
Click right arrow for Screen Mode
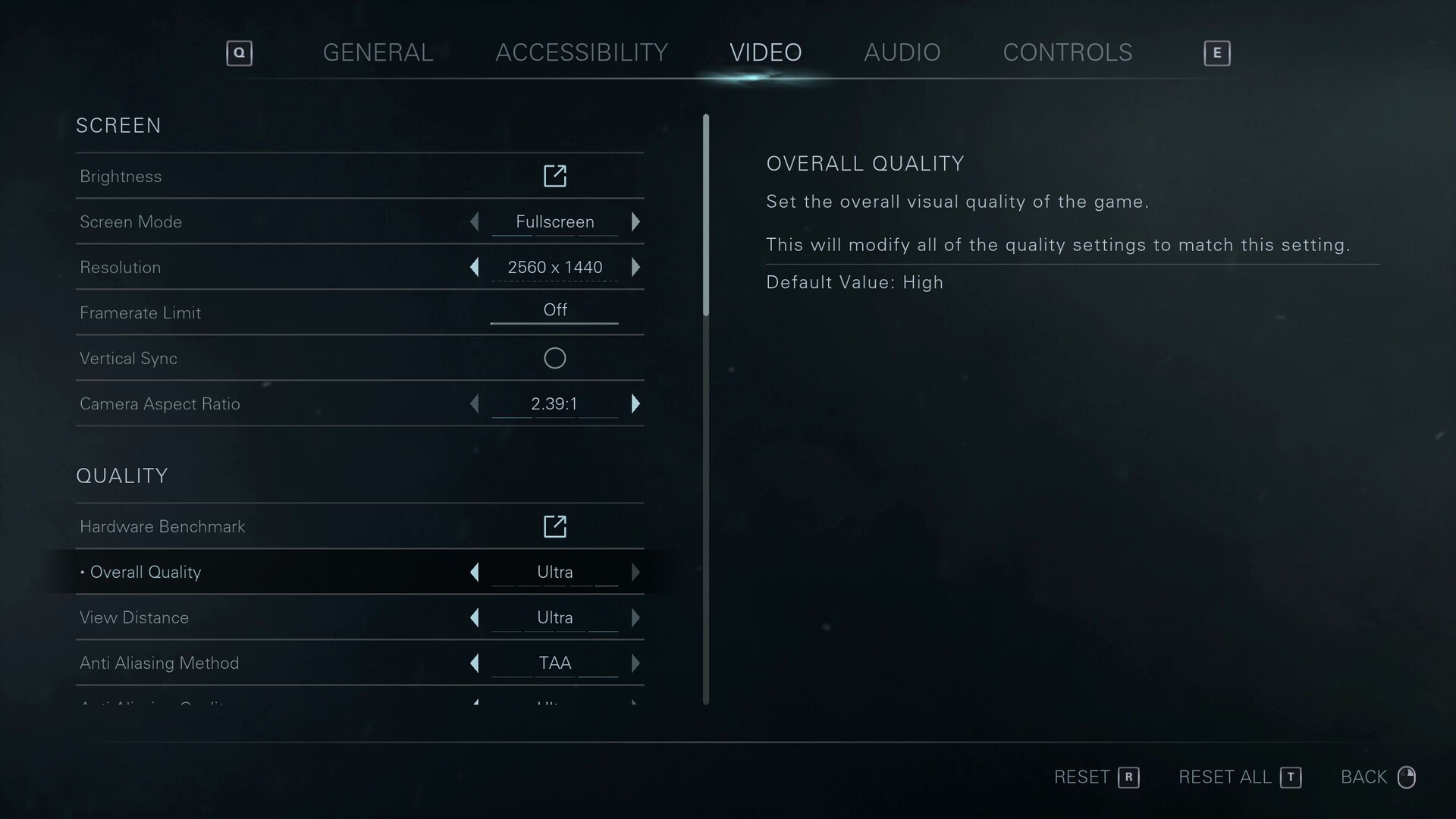point(635,221)
